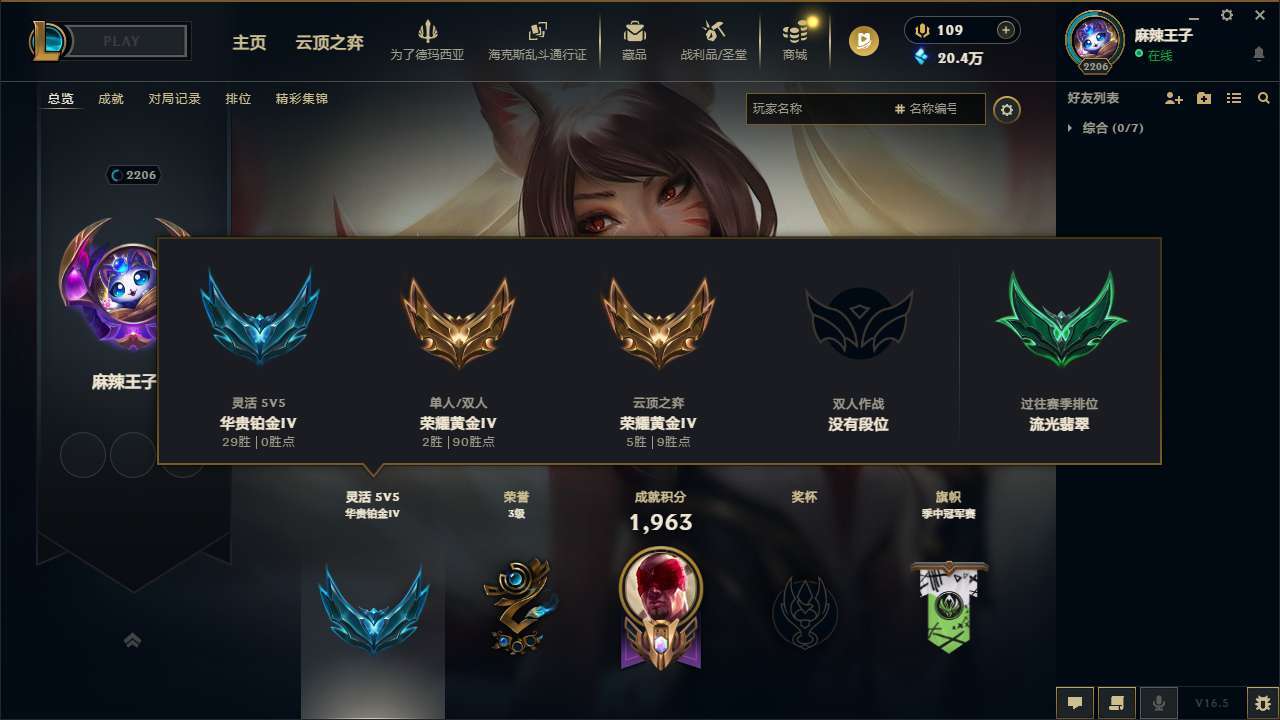Select the add friend icon
The height and width of the screenshot is (720, 1280).
point(1173,98)
